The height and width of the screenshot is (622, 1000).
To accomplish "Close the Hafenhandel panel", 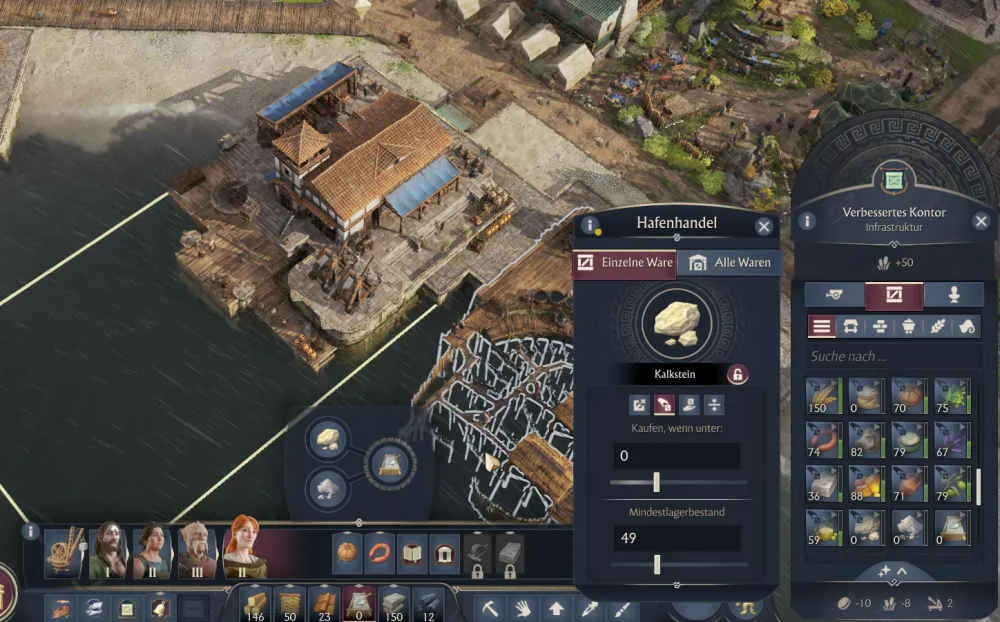I will pos(764,226).
